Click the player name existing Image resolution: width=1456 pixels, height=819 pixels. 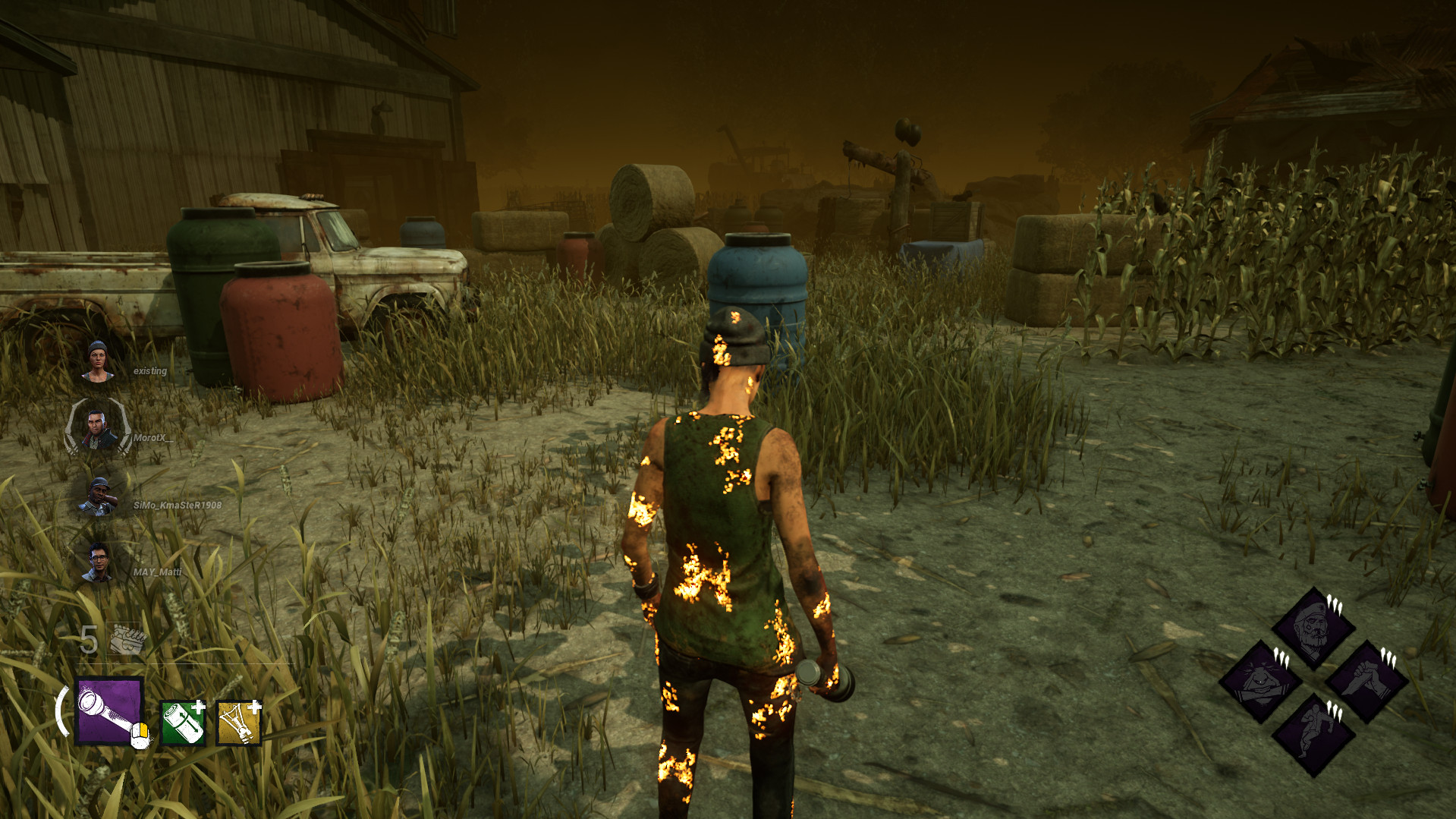(x=152, y=371)
